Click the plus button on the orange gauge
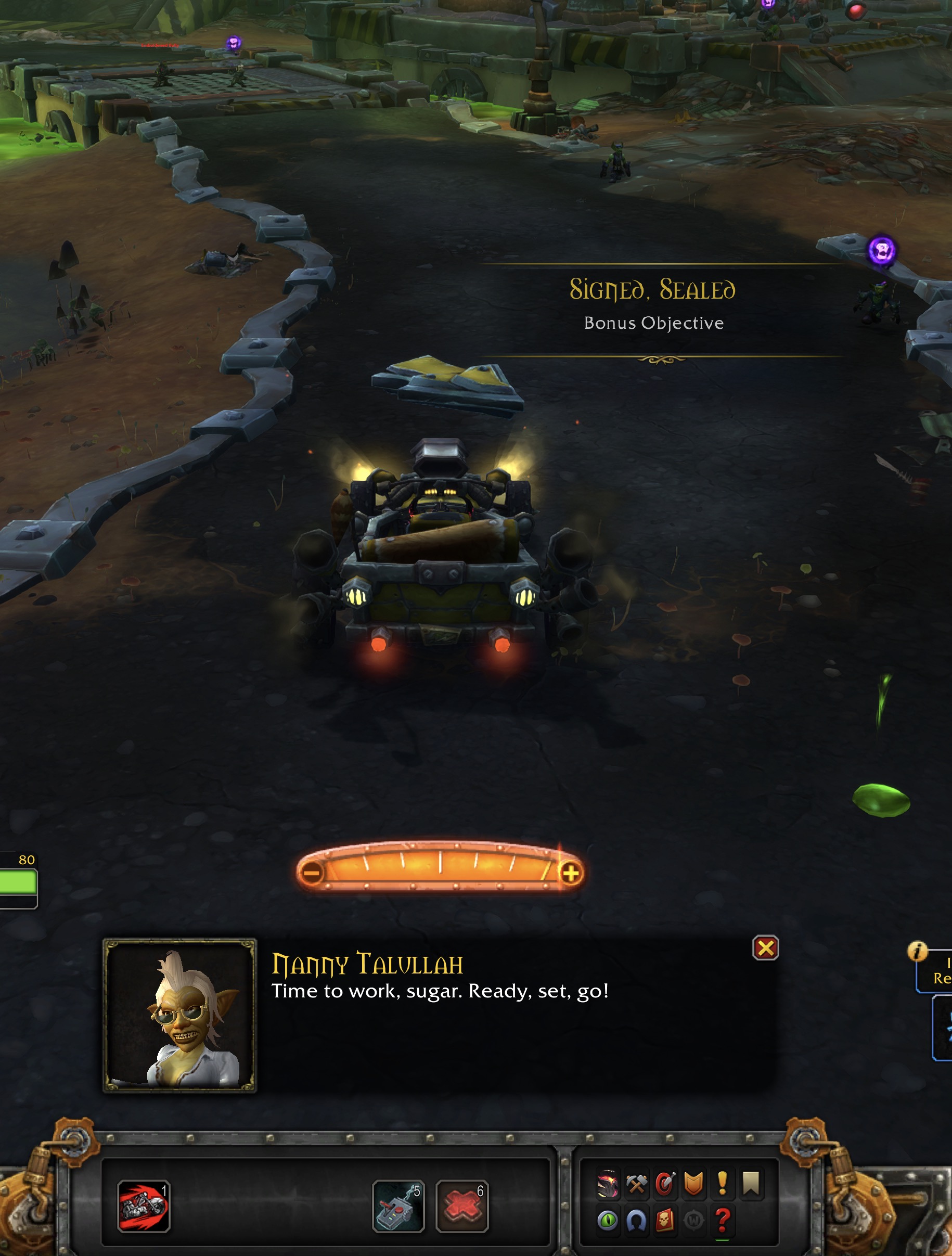 coord(571,873)
